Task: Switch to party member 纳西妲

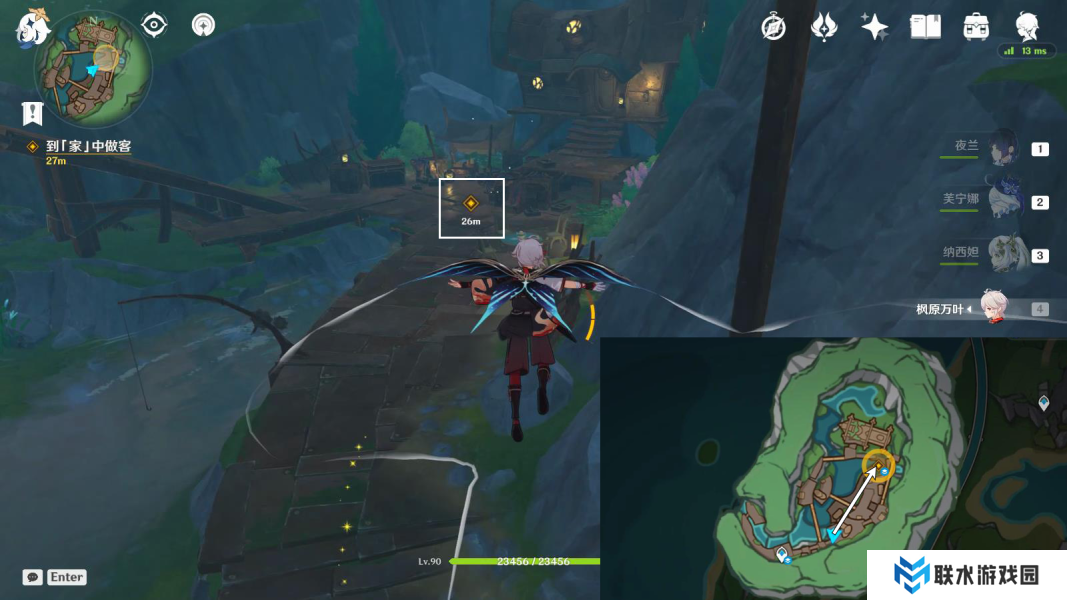Action: 1001,254
